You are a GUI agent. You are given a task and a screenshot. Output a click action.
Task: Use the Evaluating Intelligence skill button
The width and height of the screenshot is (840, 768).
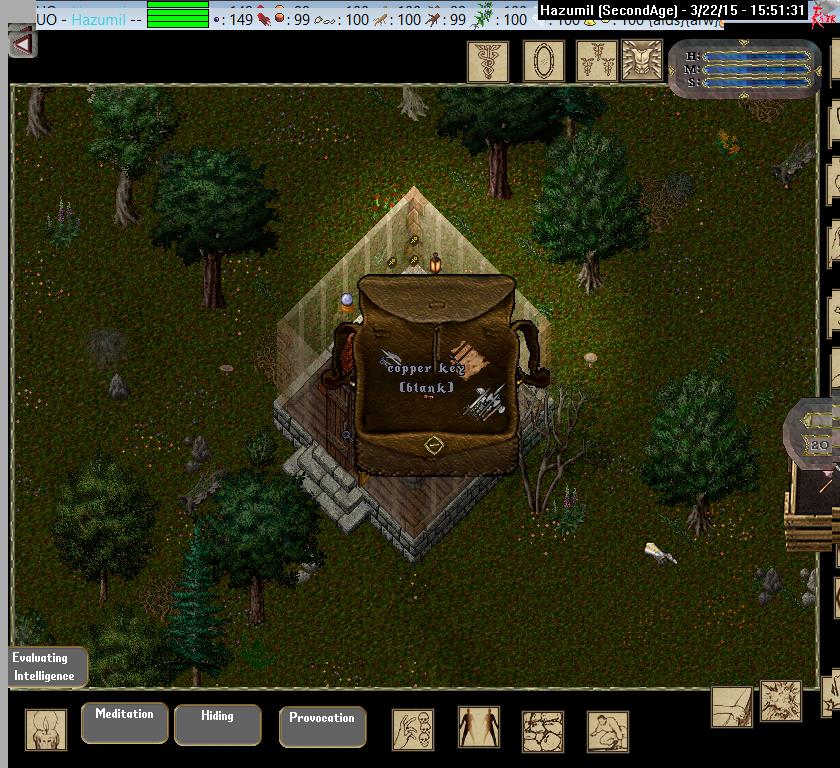coord(45,667)
